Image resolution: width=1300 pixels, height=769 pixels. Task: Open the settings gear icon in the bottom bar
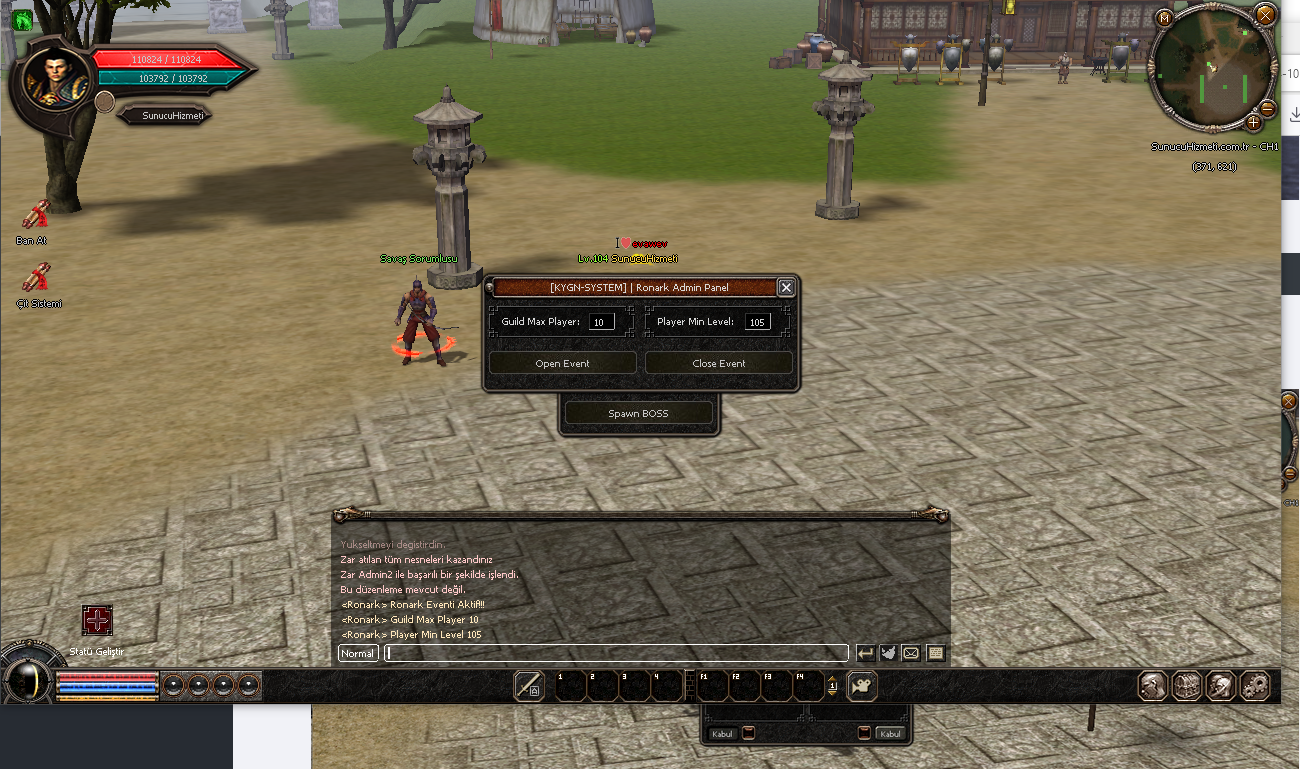click(1254, 686)
